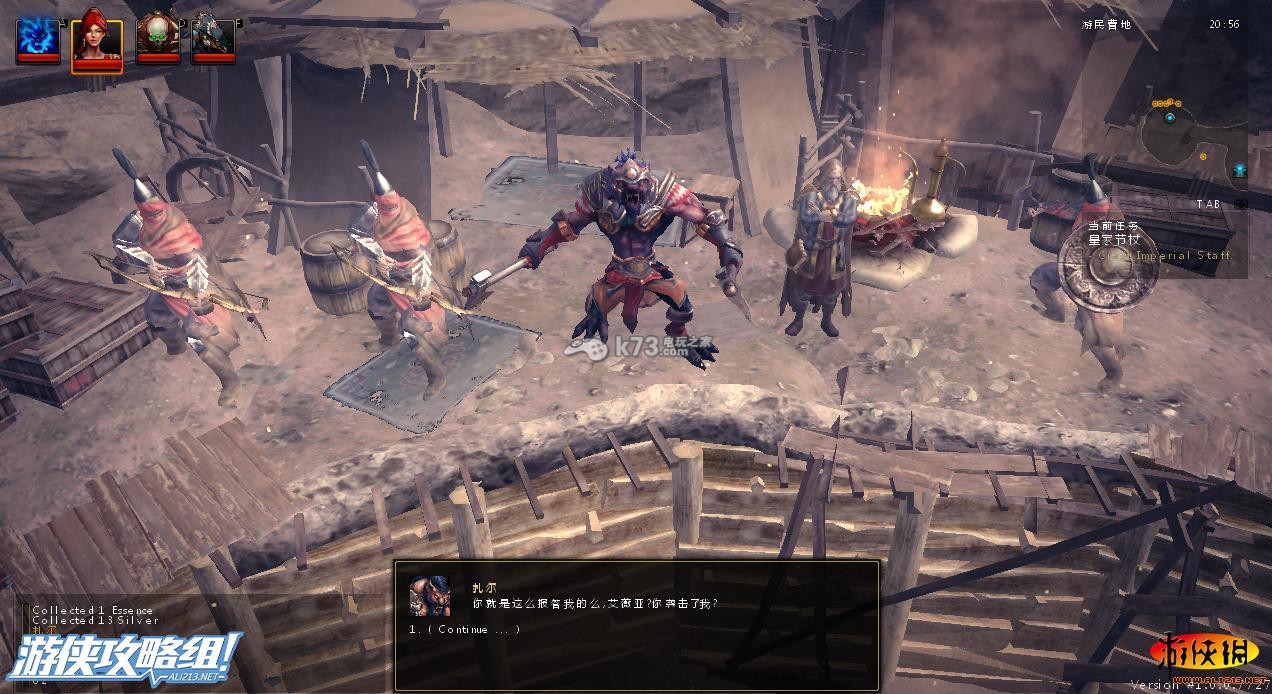Choose the Continue dialogue option
The image size is (1272, 694).
point(466,629)
